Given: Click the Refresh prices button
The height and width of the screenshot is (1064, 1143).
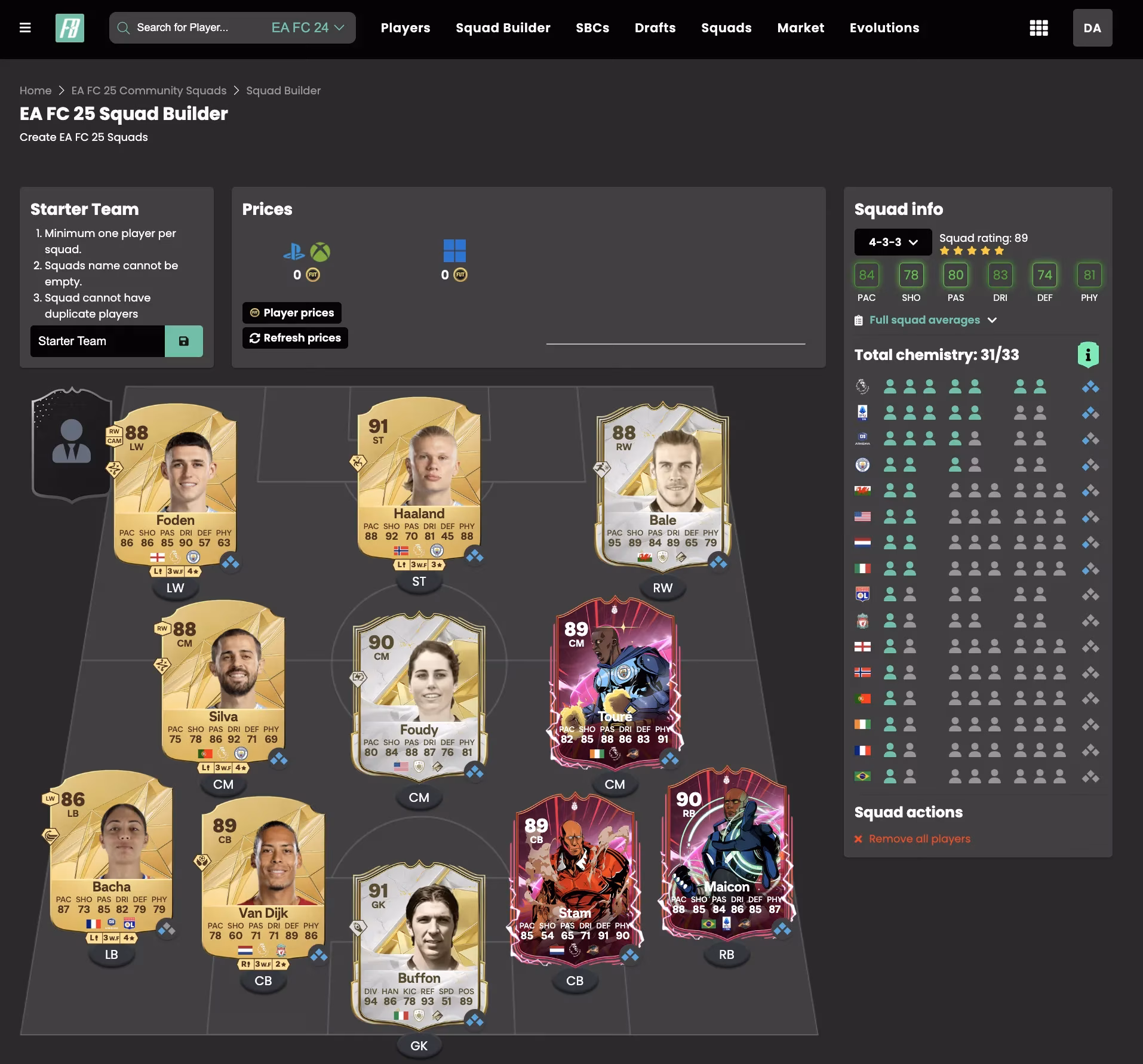Looking at the screenshot, I should click(x=295, y=337).
